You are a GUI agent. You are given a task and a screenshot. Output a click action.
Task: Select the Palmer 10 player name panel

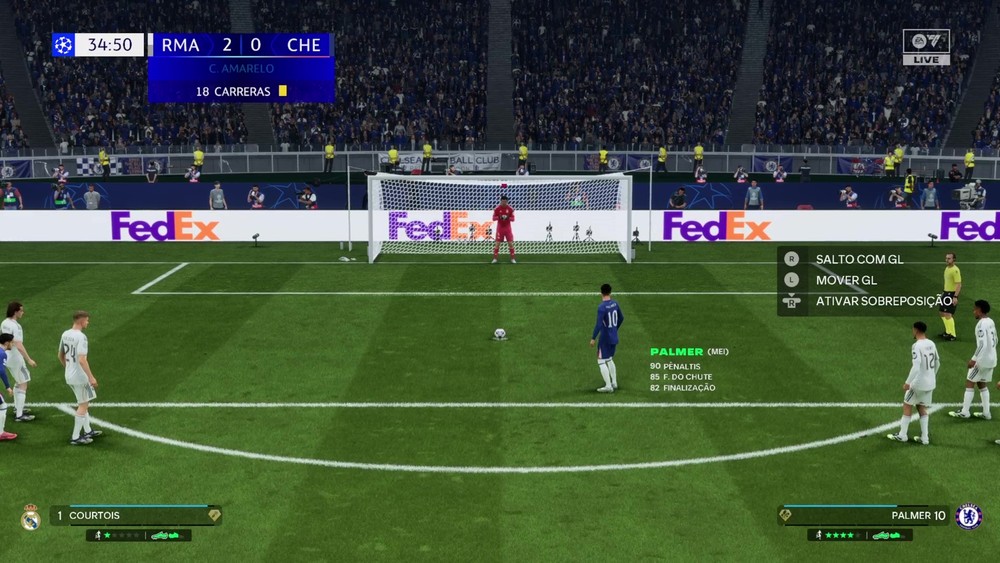(x=863, y=516)
